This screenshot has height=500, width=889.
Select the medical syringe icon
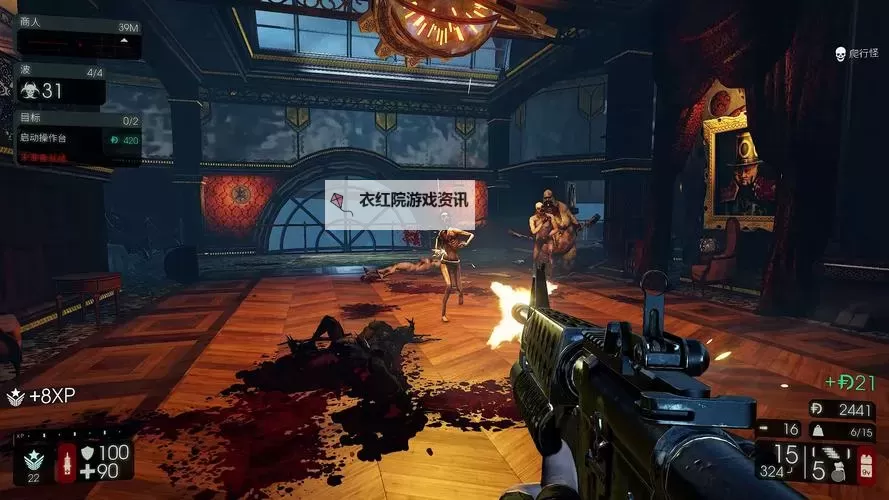(x=67, y=463)
